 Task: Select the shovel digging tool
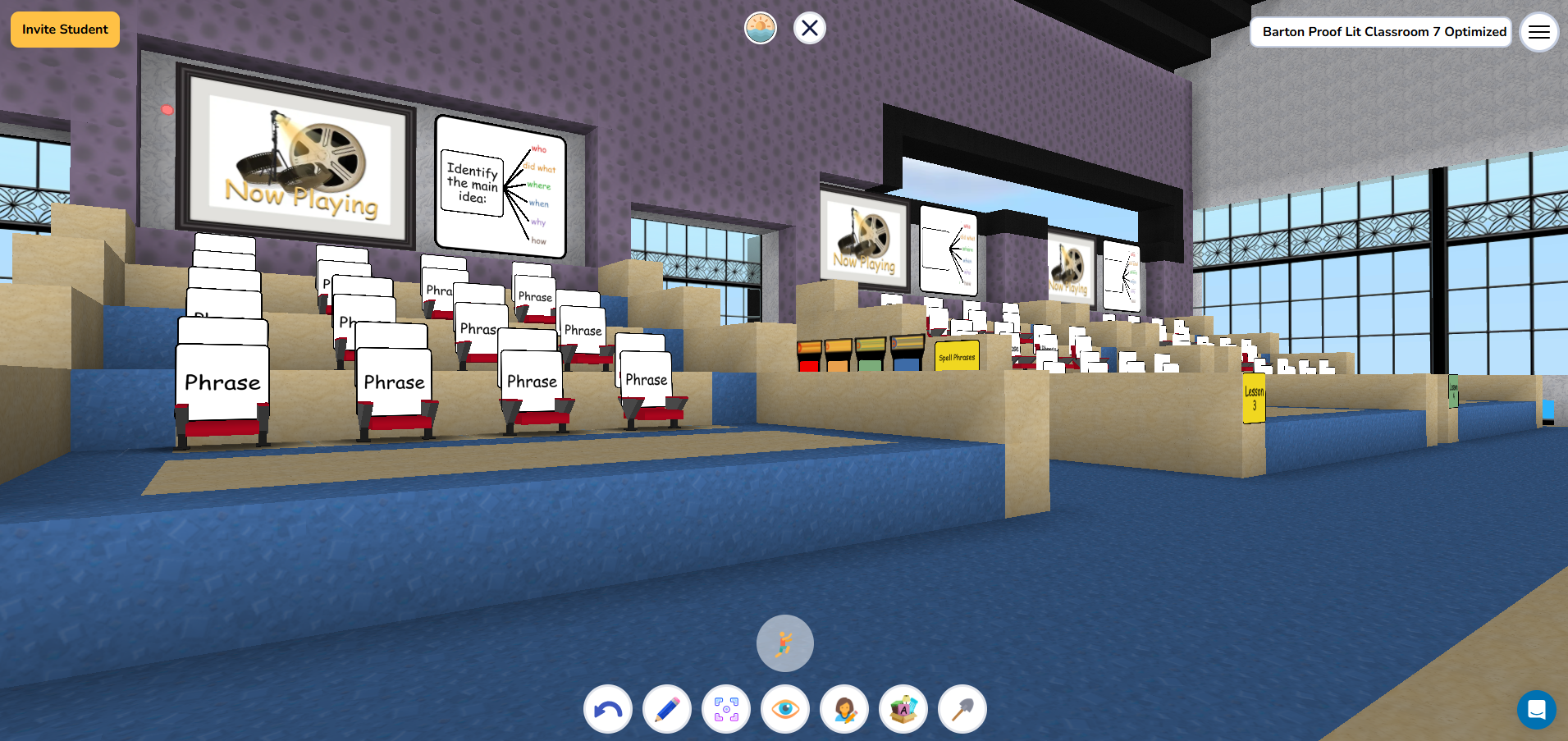pos(961,709)
